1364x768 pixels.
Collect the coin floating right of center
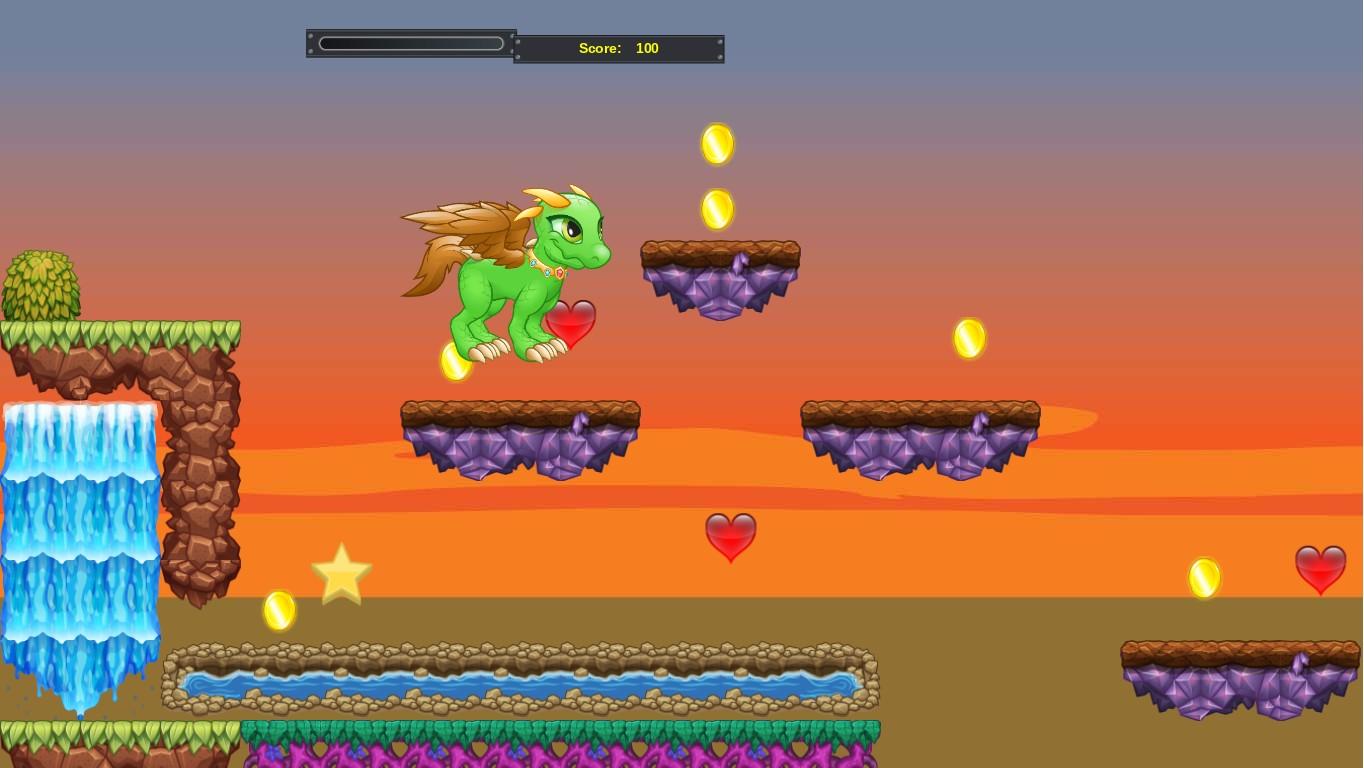968,337
